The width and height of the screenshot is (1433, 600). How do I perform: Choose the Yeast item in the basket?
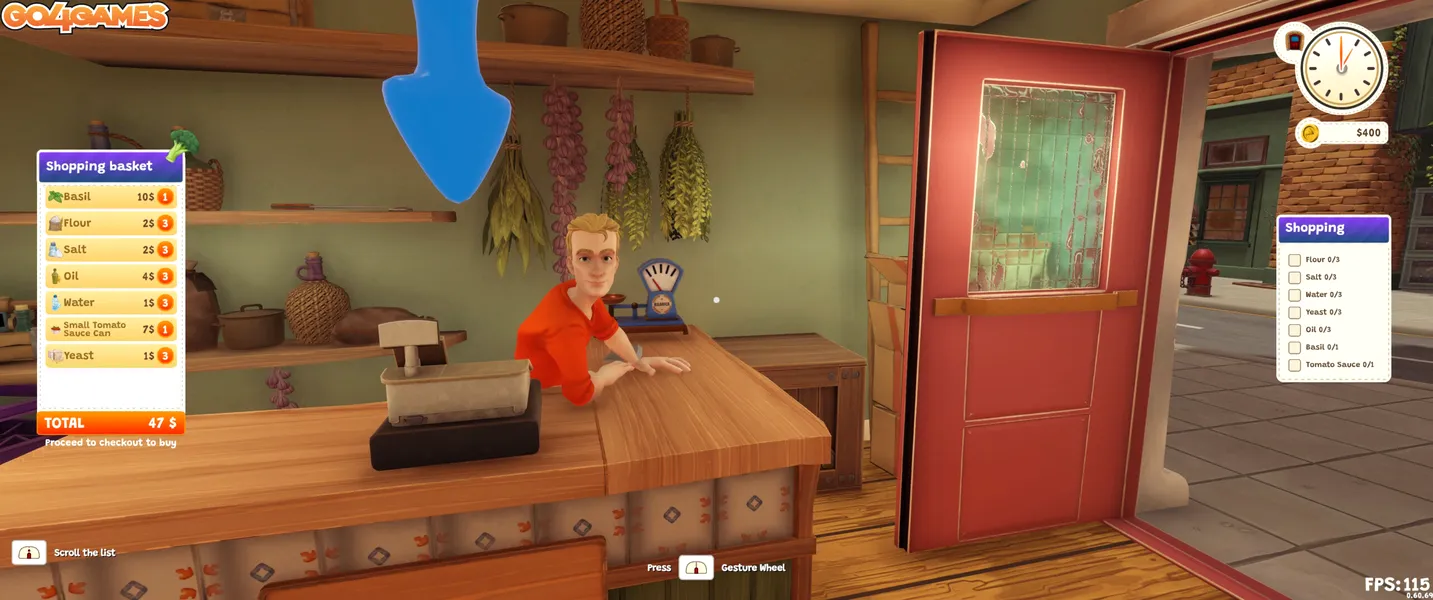(110, 355)
